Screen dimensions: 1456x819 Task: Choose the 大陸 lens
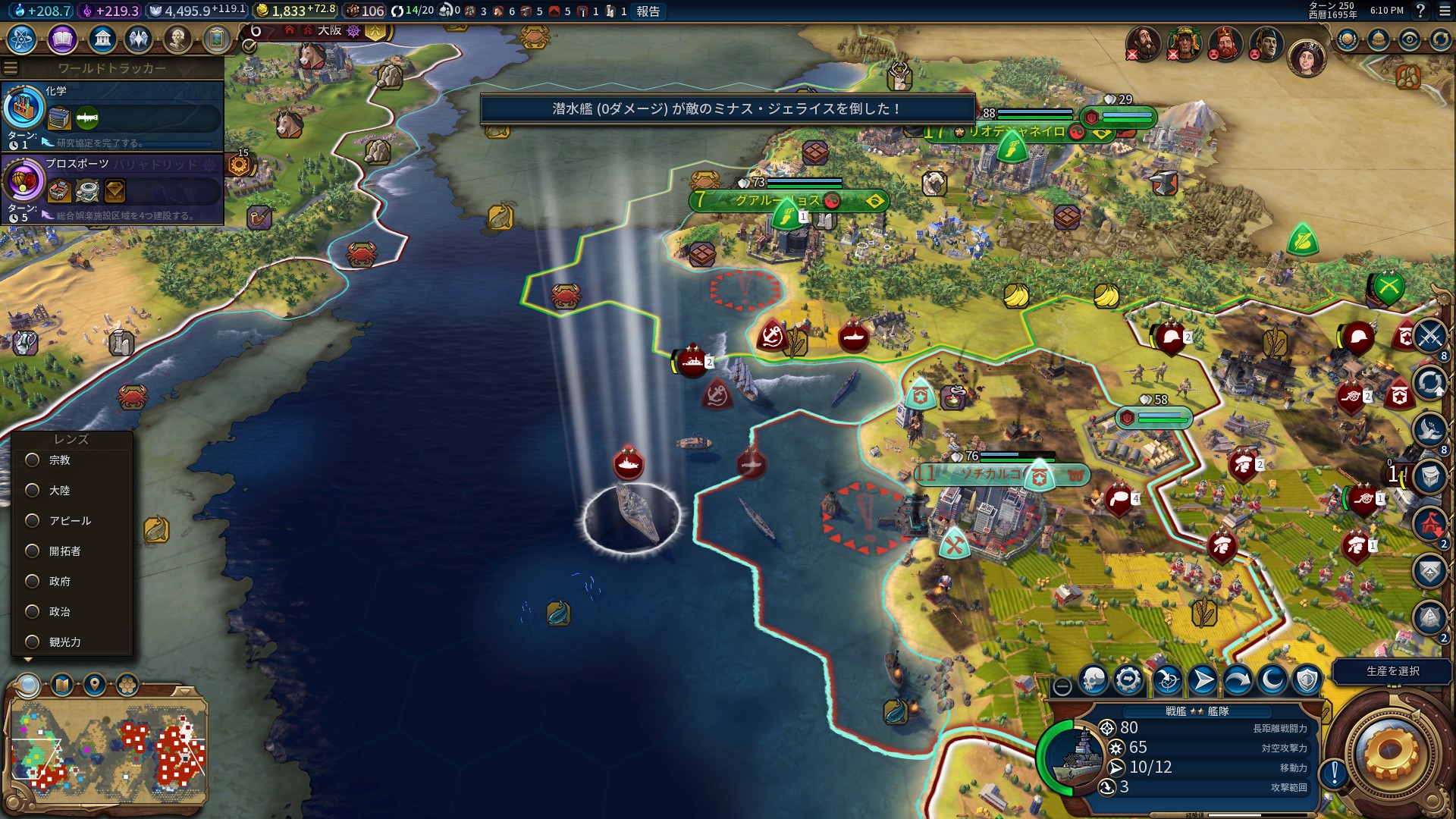[x=33, y=491]
